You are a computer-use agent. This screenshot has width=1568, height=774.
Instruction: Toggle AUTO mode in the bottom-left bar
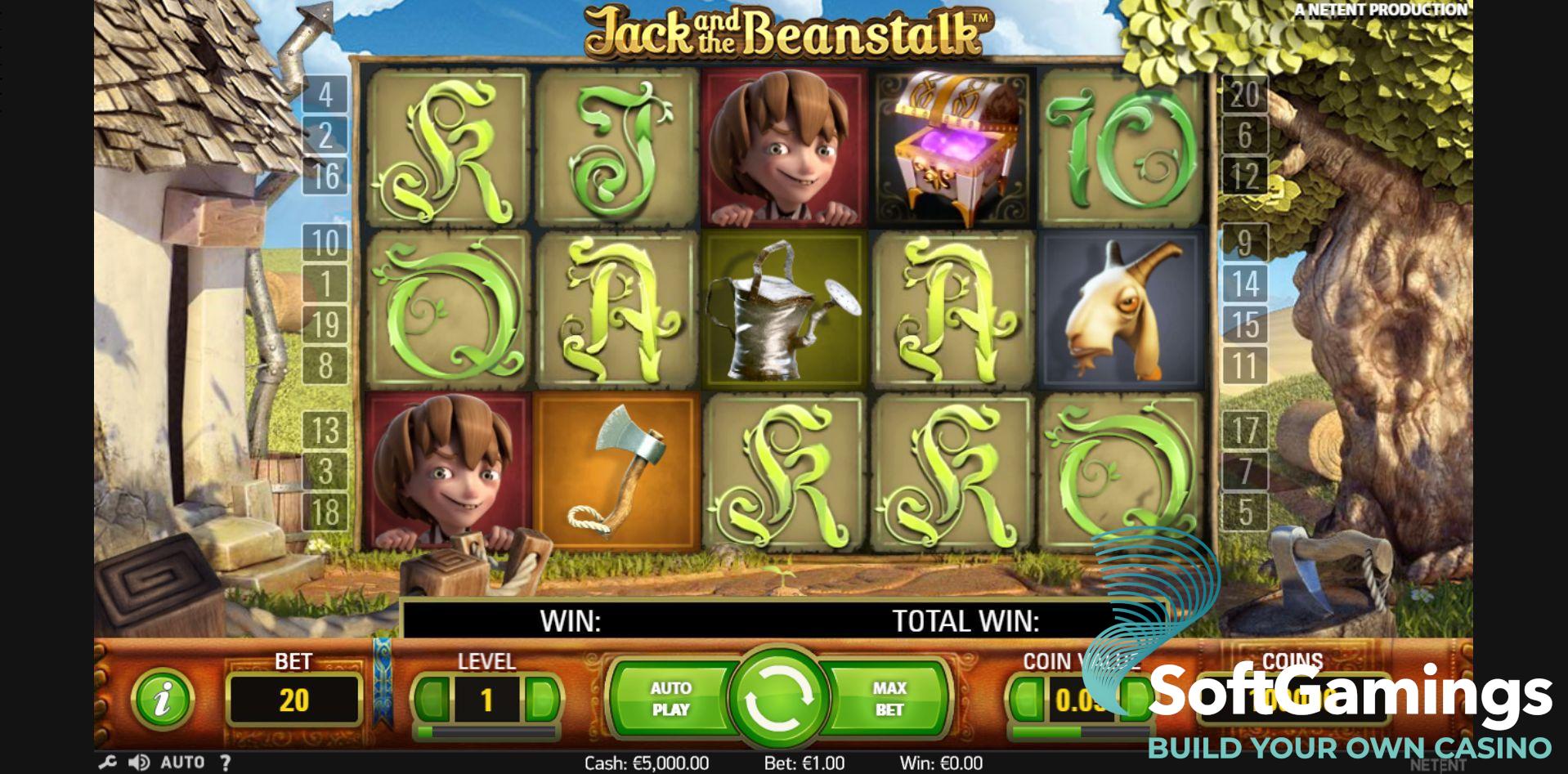[x=184, y=761]
